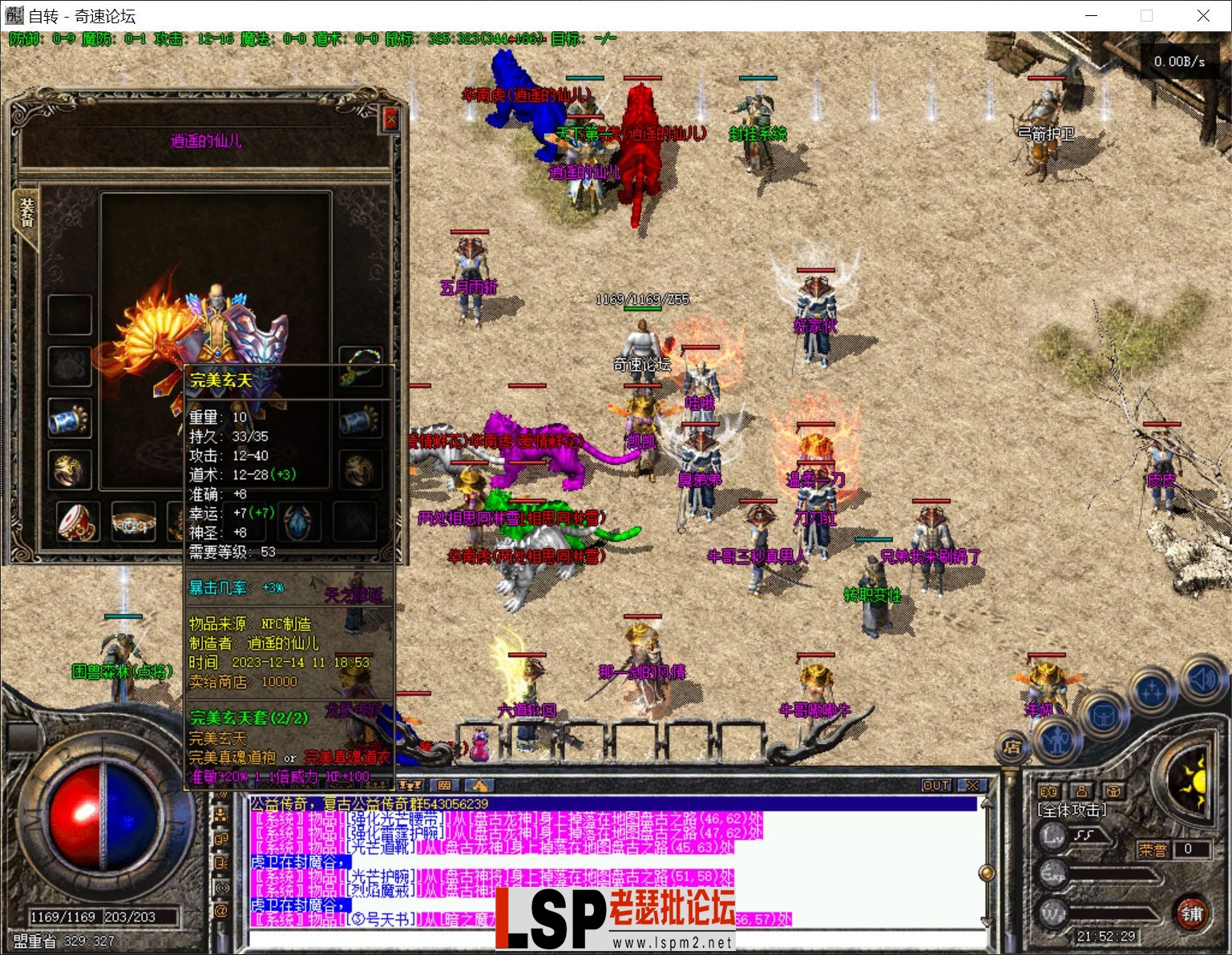This screenshot has width=1232, height=955.
Task: Click the chat text input field
Action: [609, 937]
